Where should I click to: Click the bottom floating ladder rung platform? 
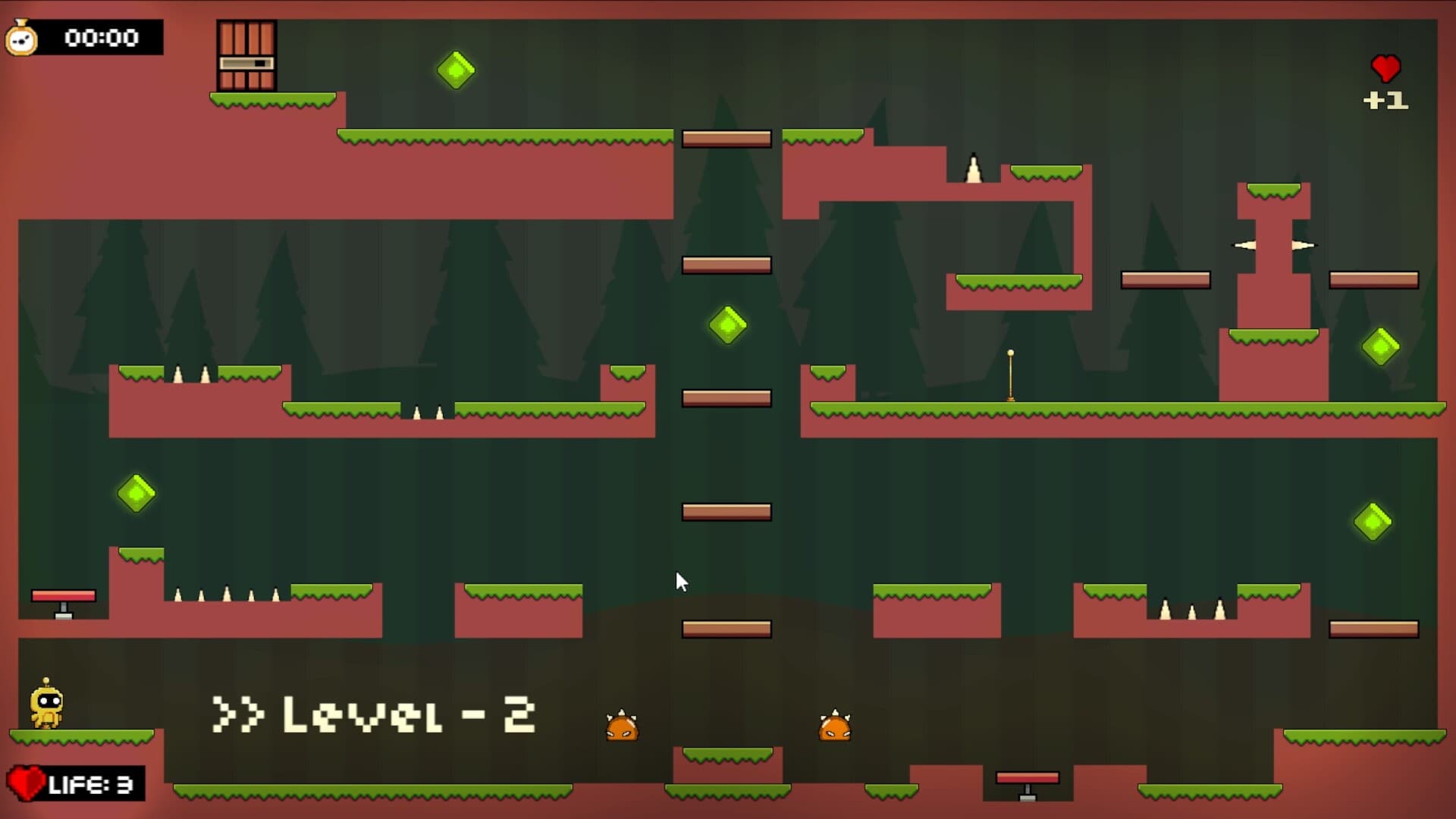click(x=726, y=627)
